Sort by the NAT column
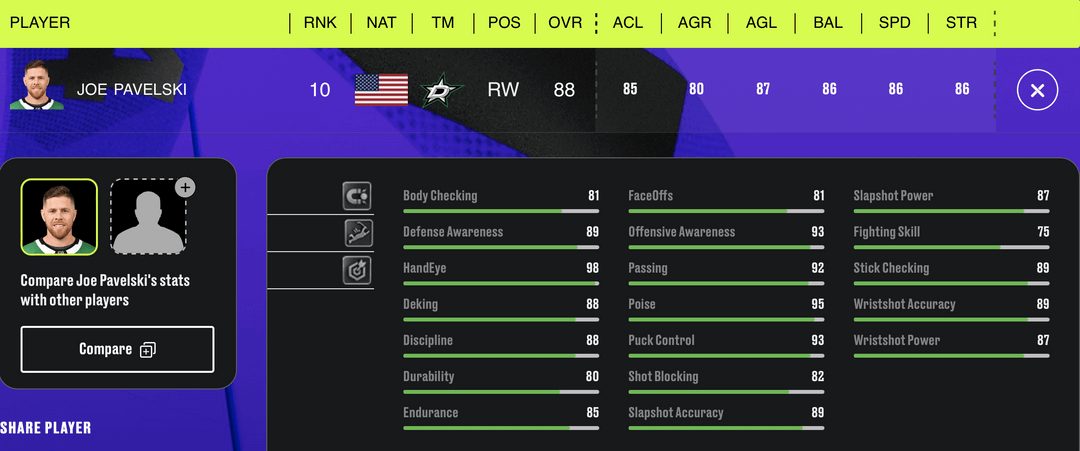Image resolution: width=1080 pixels, height=451 pixels. [381, 22]
